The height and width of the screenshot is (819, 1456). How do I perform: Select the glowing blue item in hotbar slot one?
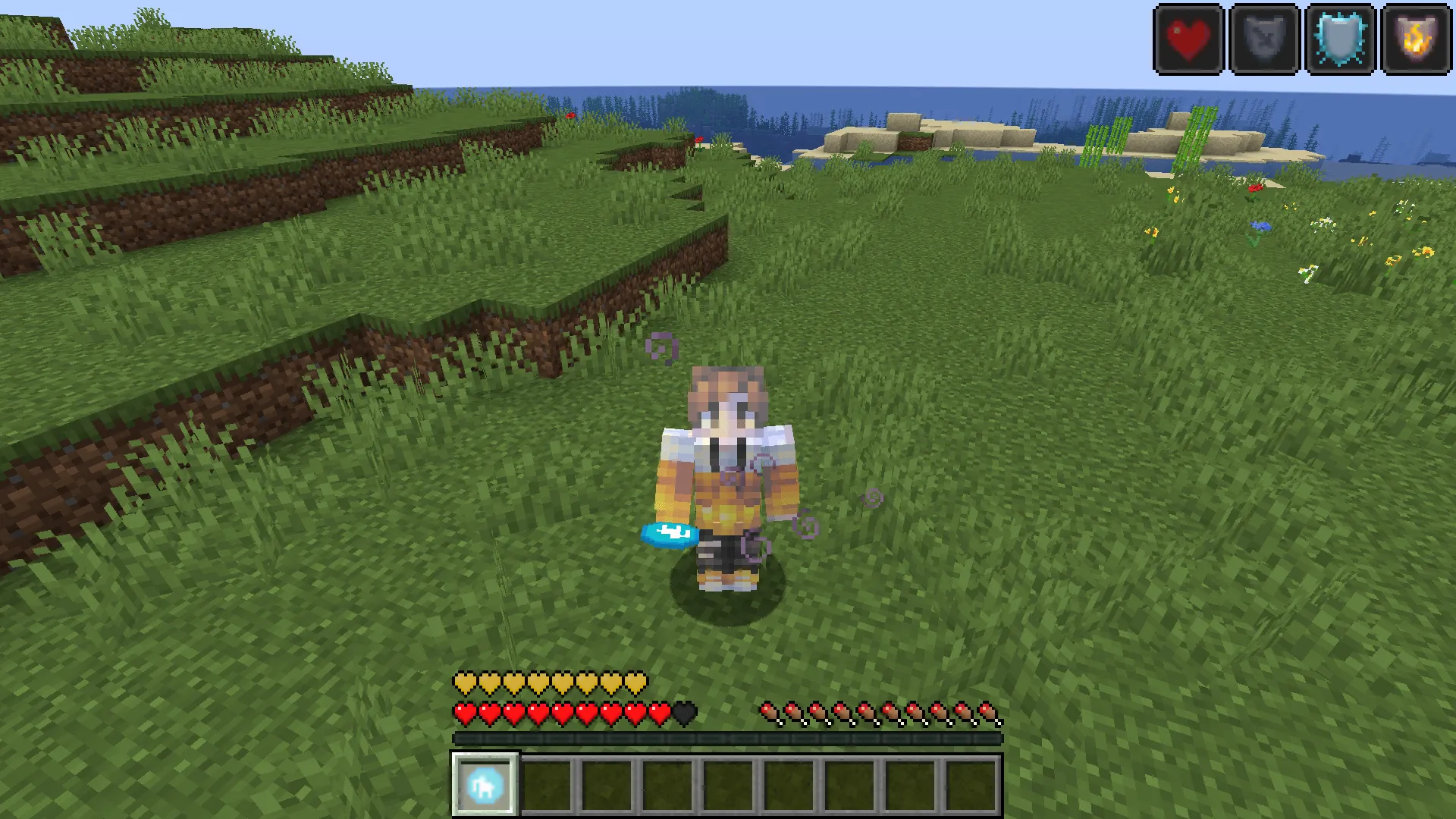pos(484,783)
